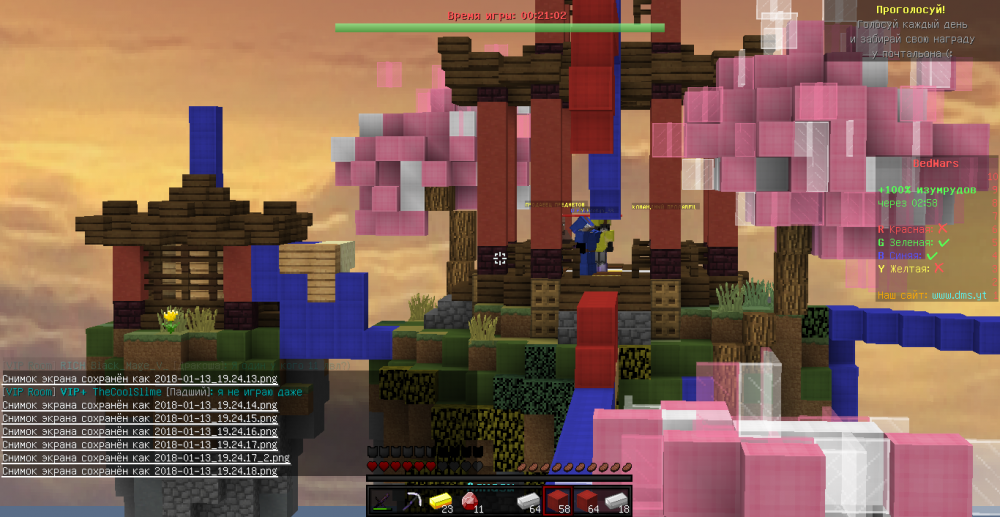This screenshot has width=1000, height=517.
Task: Select the gold ingot stack of 23
Action: tap(440, 500)
